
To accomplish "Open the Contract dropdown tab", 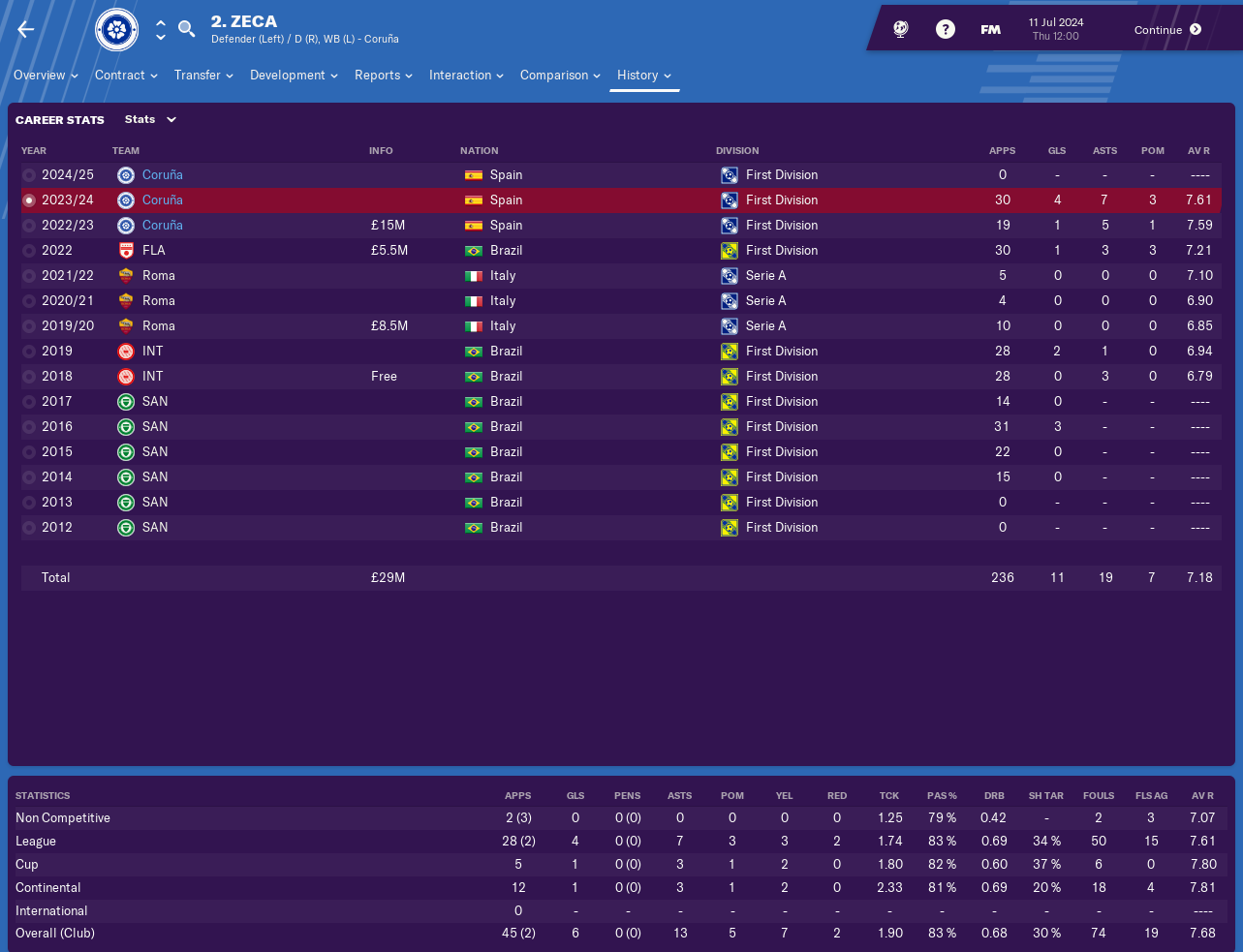I will (x=126, y=76).
